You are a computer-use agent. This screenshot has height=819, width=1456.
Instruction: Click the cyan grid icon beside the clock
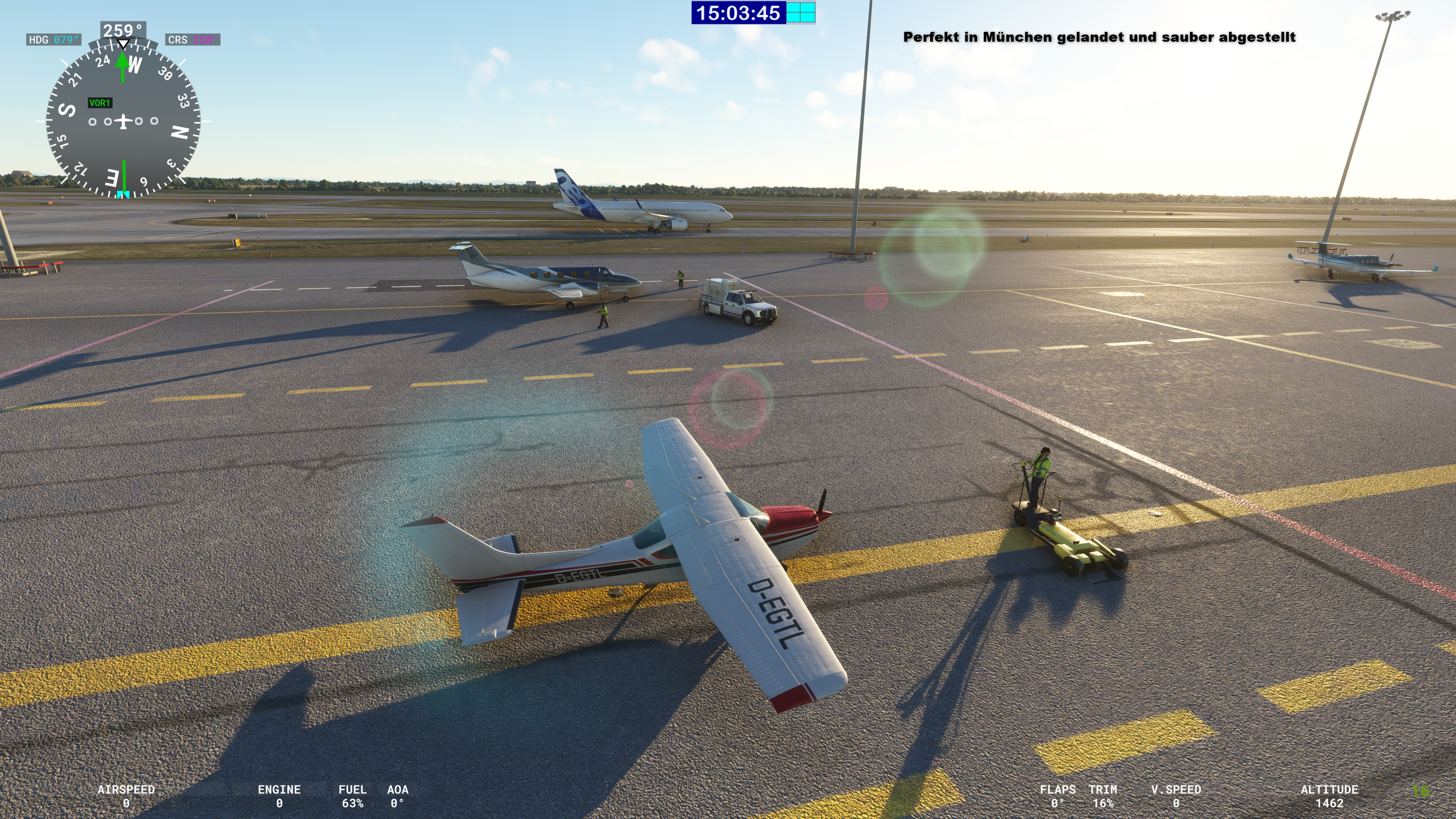tap(800, 13)
